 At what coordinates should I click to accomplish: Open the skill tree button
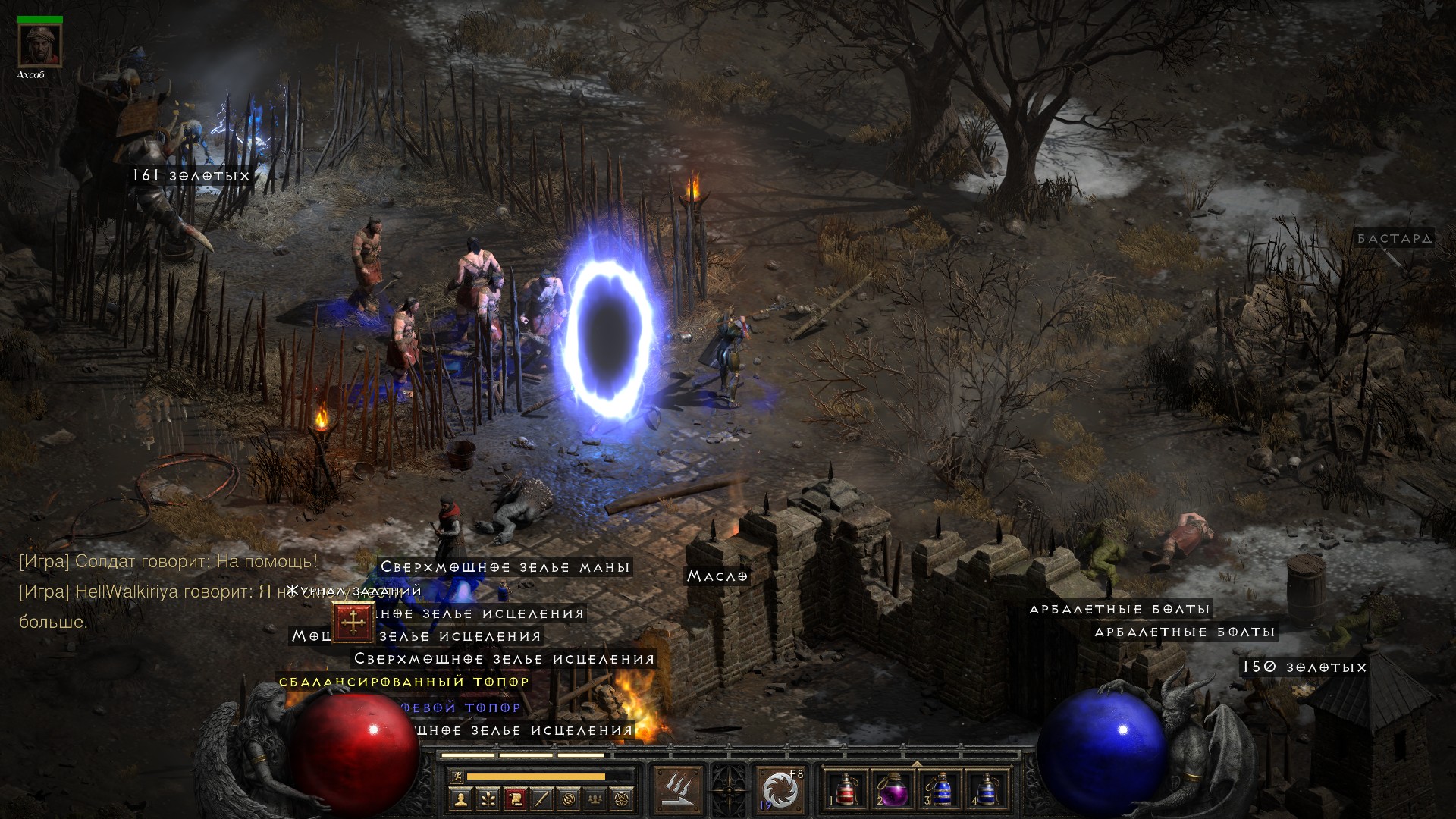click(x=488, y=799)
